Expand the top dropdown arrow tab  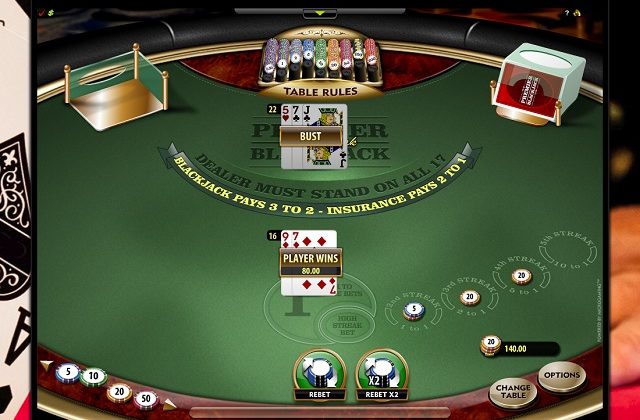click(x=320, y=13)
